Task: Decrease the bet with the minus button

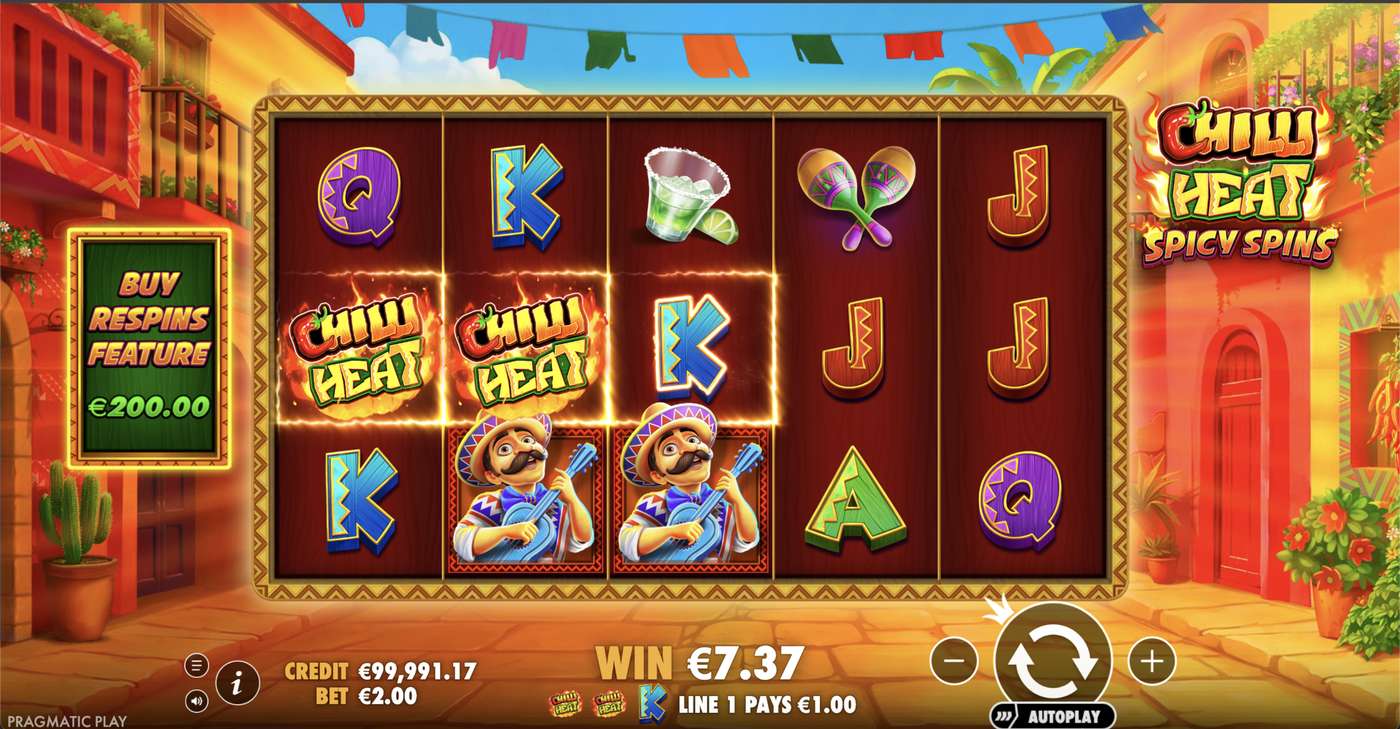Action: tap(953, 660)
